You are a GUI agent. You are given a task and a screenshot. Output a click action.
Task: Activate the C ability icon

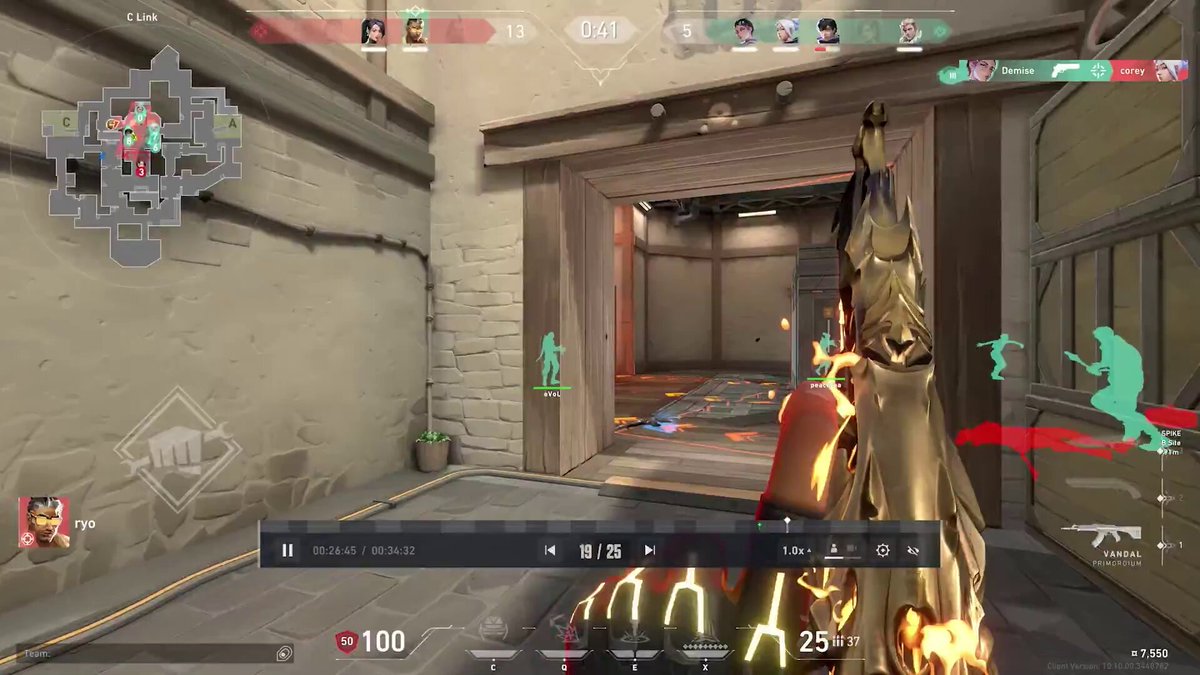[493, 635]
